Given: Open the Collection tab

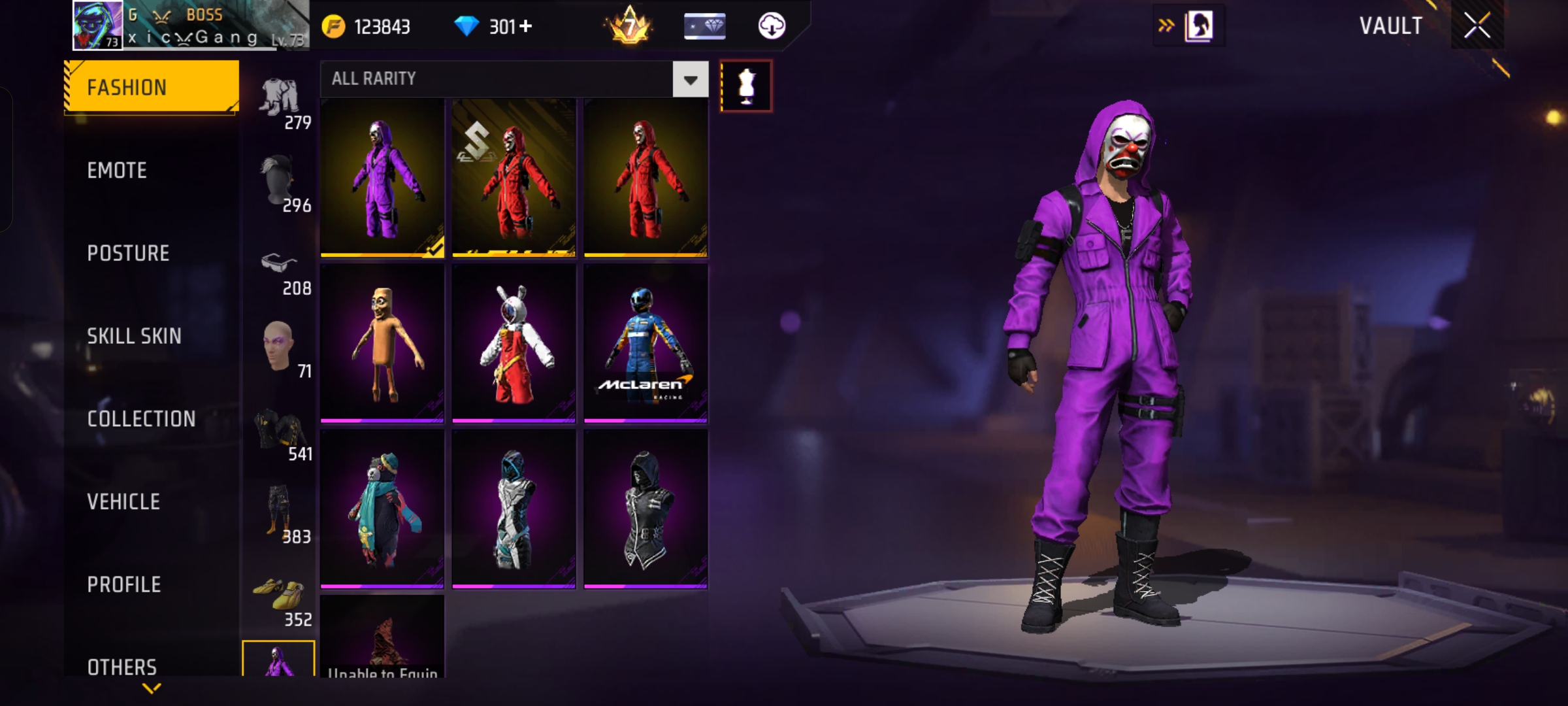Looking at the screenshot, I should pos(142,419).
